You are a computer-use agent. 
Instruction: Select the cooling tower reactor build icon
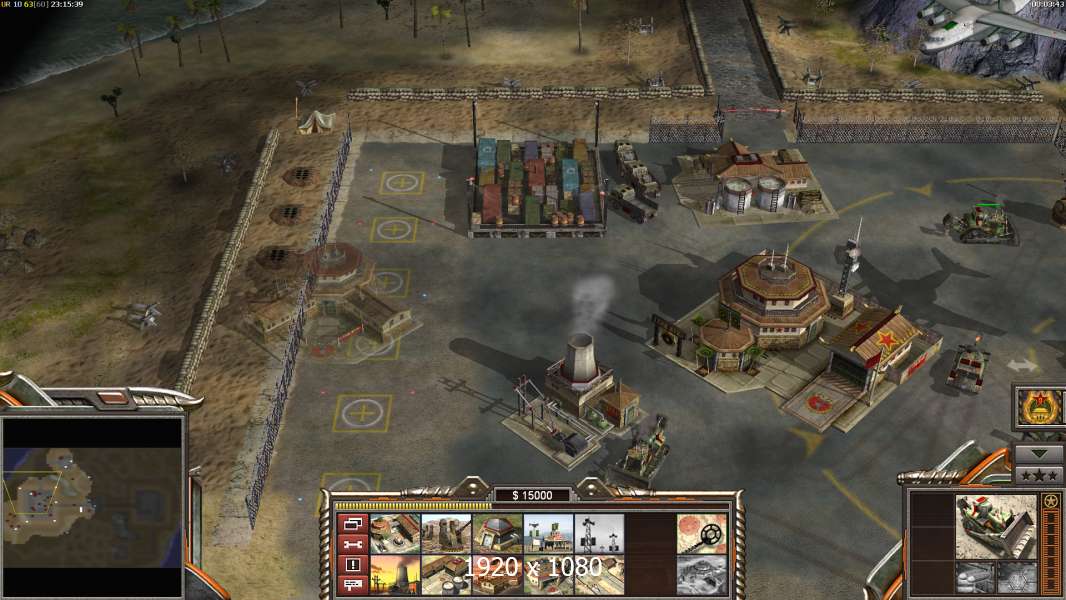(x=394, y=576)
